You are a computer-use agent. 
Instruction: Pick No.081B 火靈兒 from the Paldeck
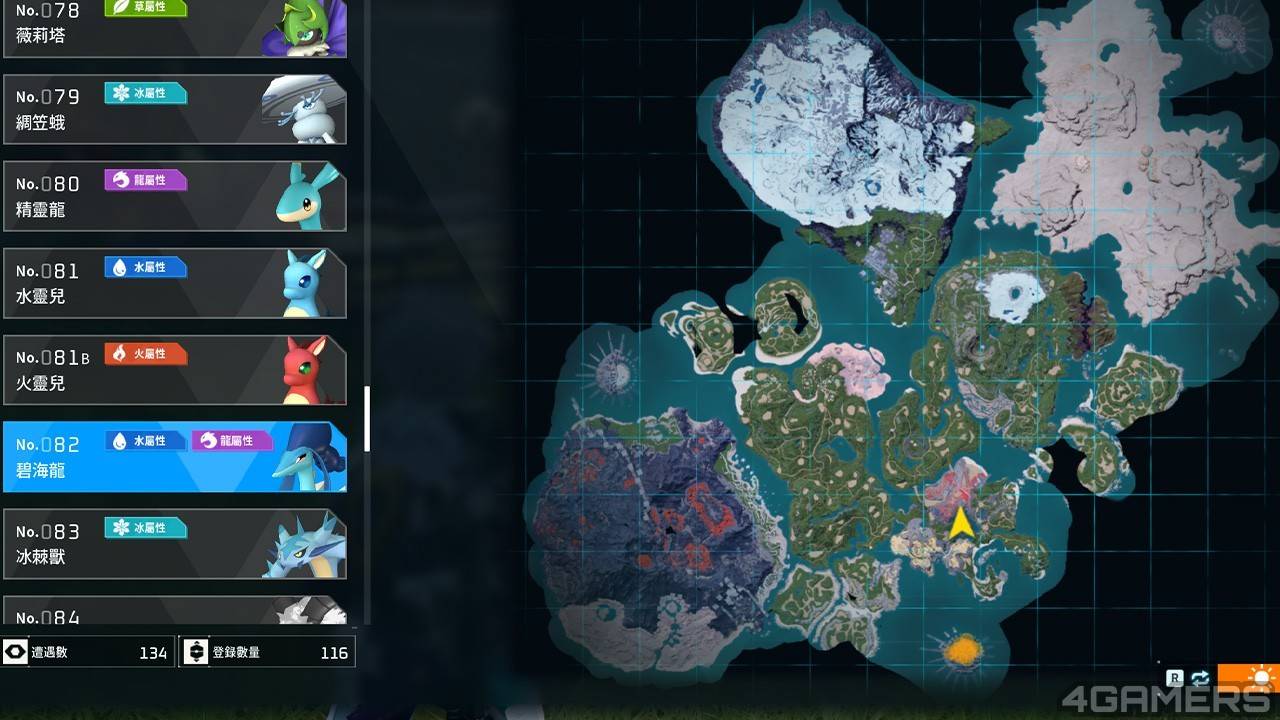[175, 370]
